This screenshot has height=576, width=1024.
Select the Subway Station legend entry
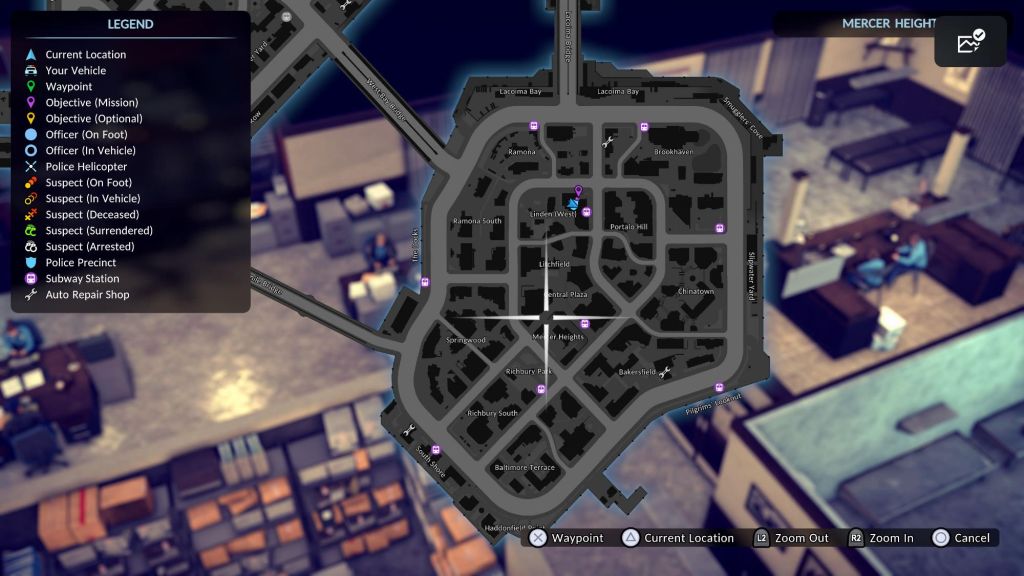(82, 279)
